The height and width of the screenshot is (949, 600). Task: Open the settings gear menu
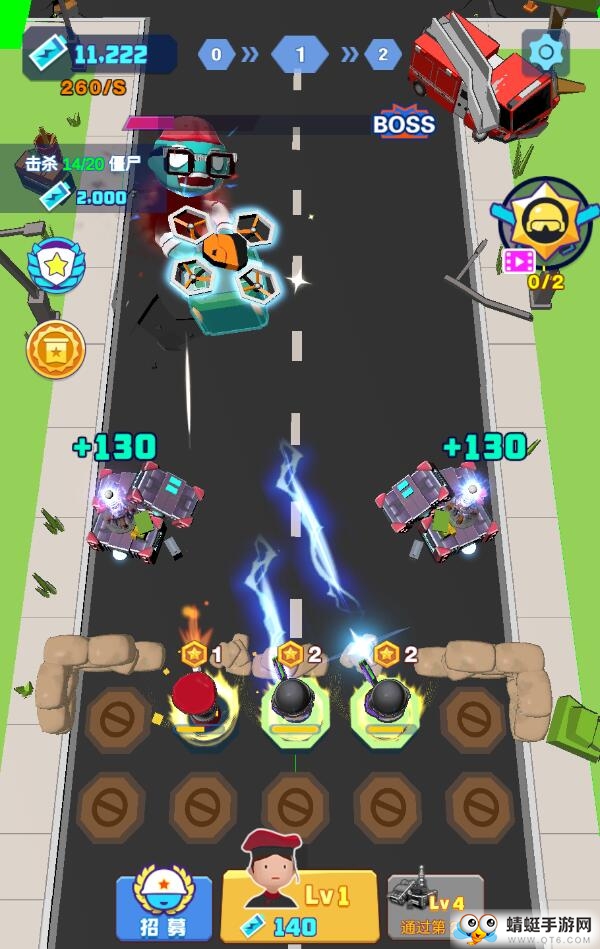(x=546, y=52)
